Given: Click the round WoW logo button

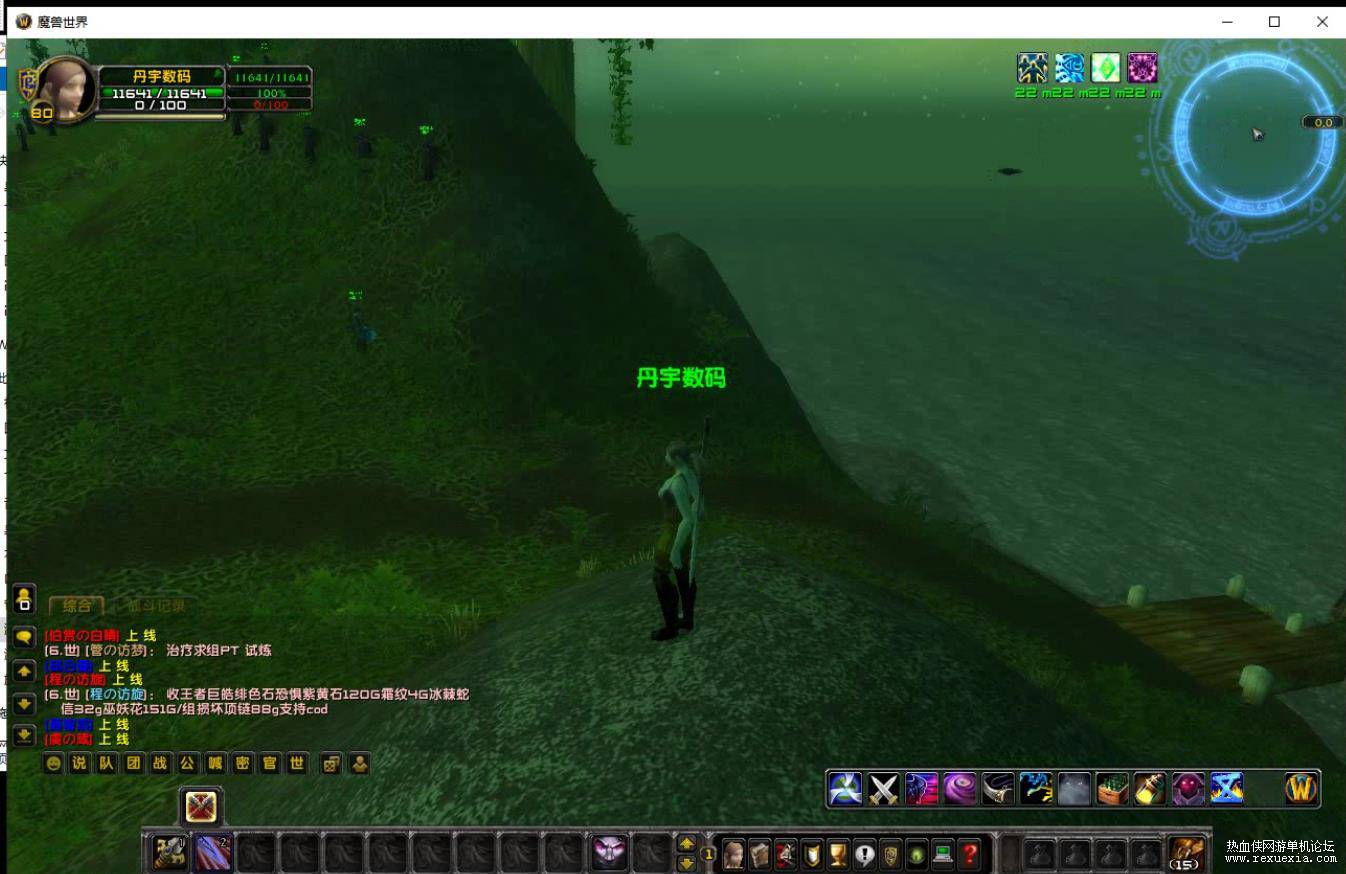Looking at the screenshot, I should pyautogui.click(x=1301, y=789).
